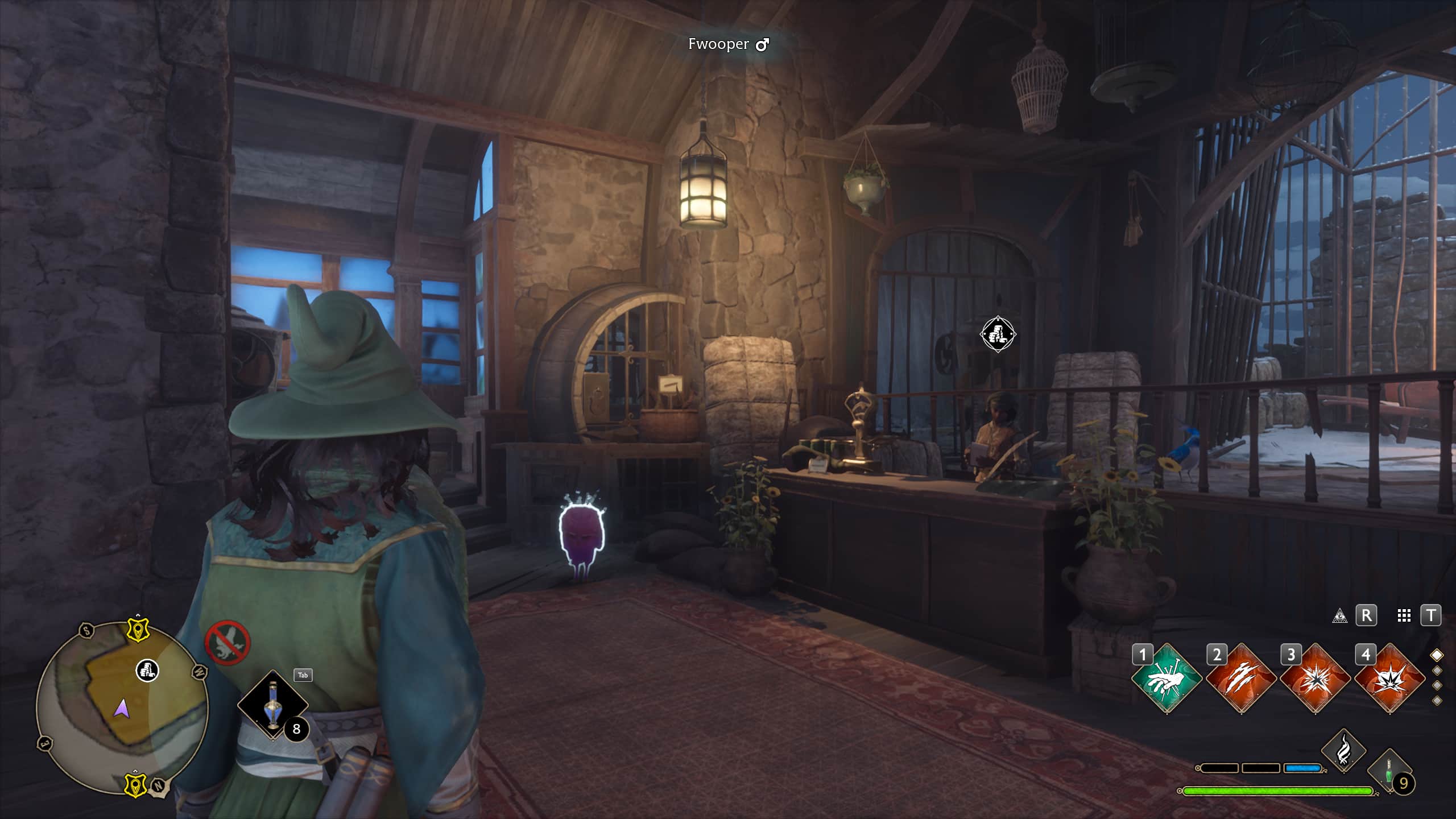Use the blue healing potion slot

(x=273, y=705)
